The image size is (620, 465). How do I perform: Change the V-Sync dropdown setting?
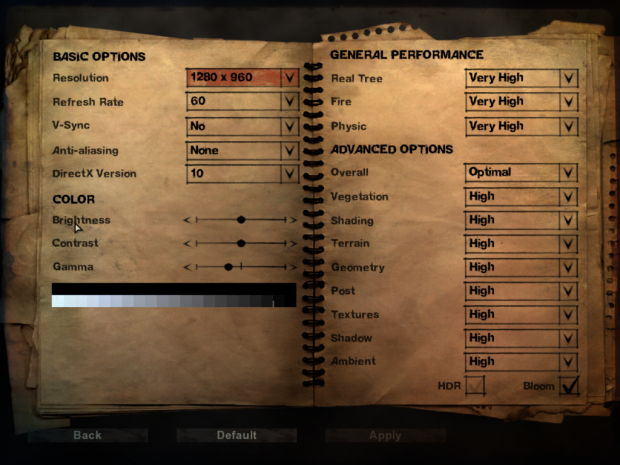click(x=242, y=126)
